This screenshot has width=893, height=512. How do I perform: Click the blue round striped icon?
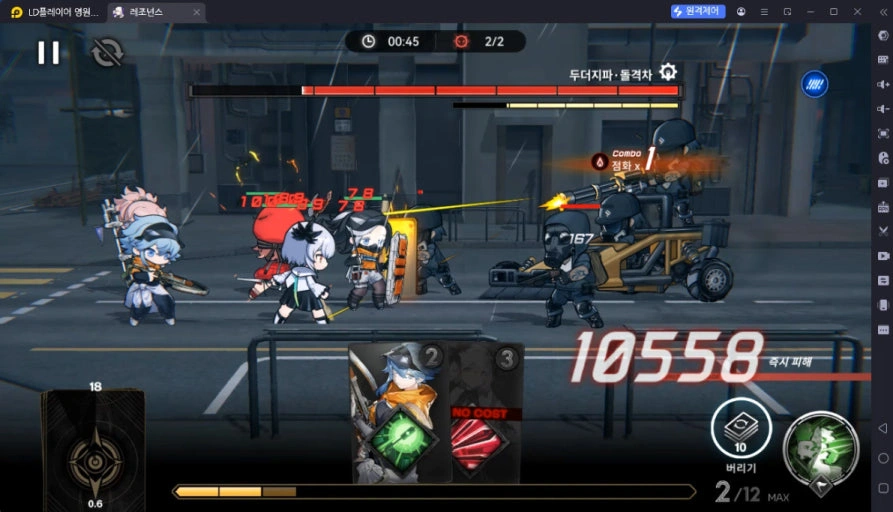click(x=814, y=83)
